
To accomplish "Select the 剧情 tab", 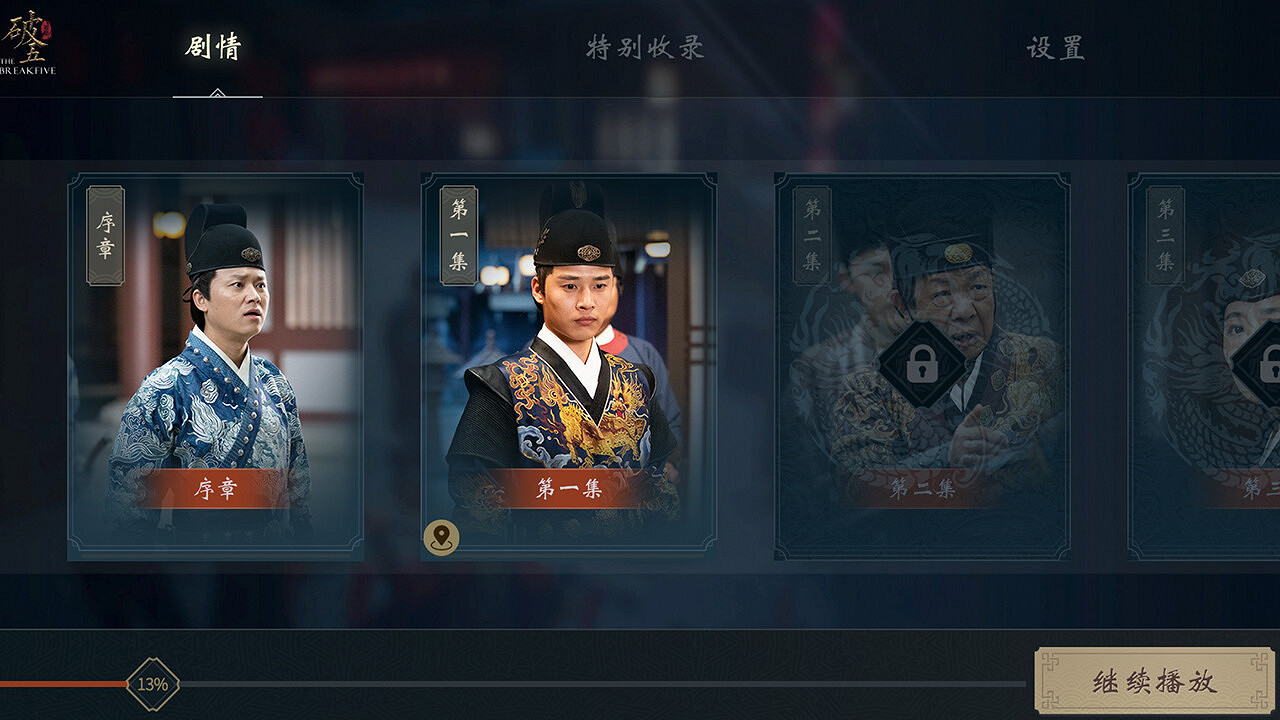I will (x=212, y=45).
